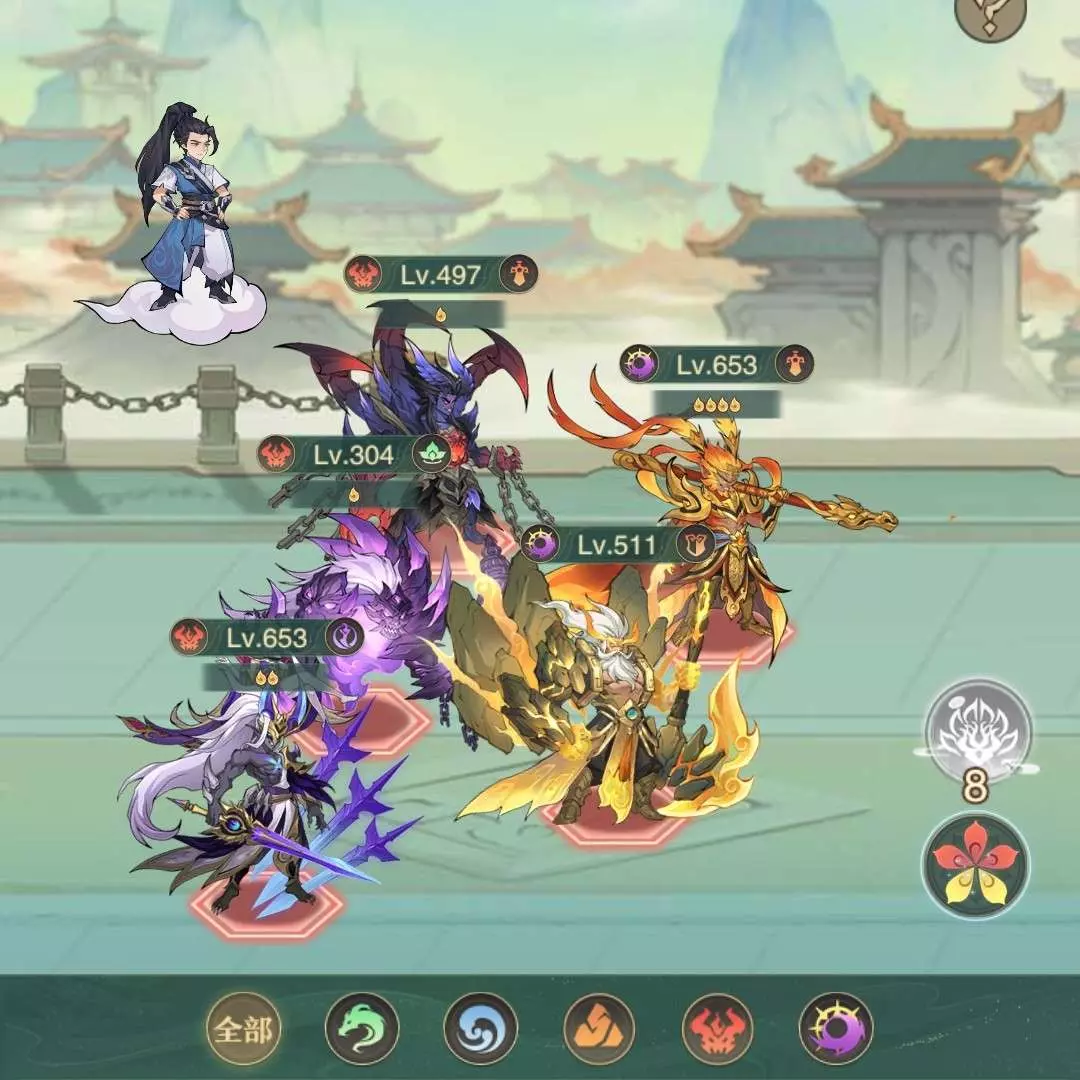
Task: Filter heroes by purple sun faction
Action: (x=836, y=1028)
